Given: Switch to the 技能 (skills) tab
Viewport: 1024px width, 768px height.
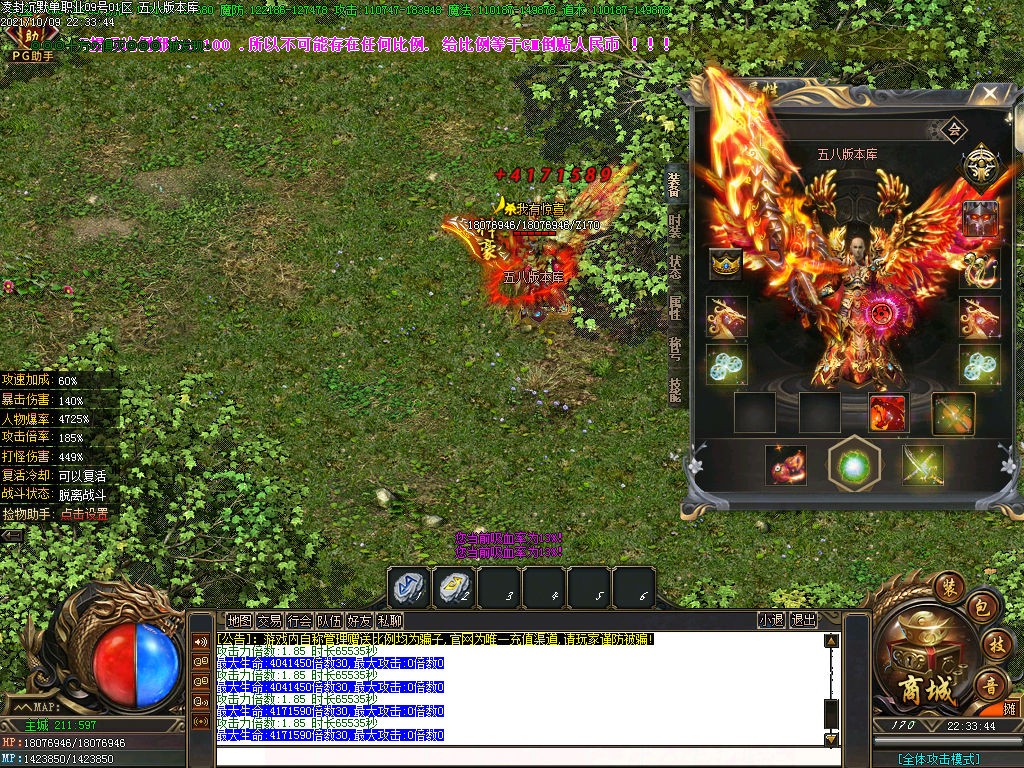Looking at the screenshot, I should point(676,389).
